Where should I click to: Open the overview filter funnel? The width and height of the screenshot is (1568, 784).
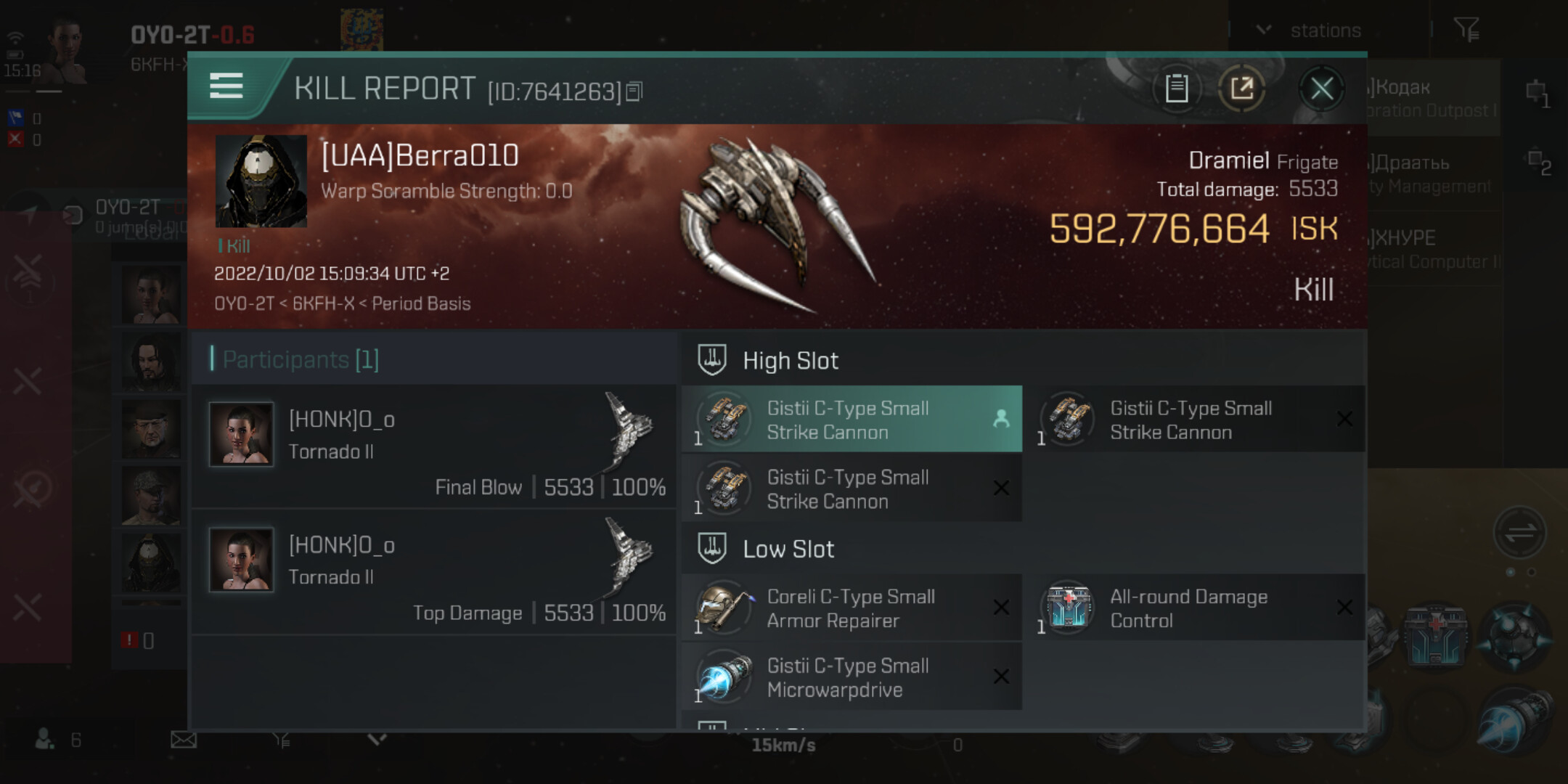coord(1466,30)
